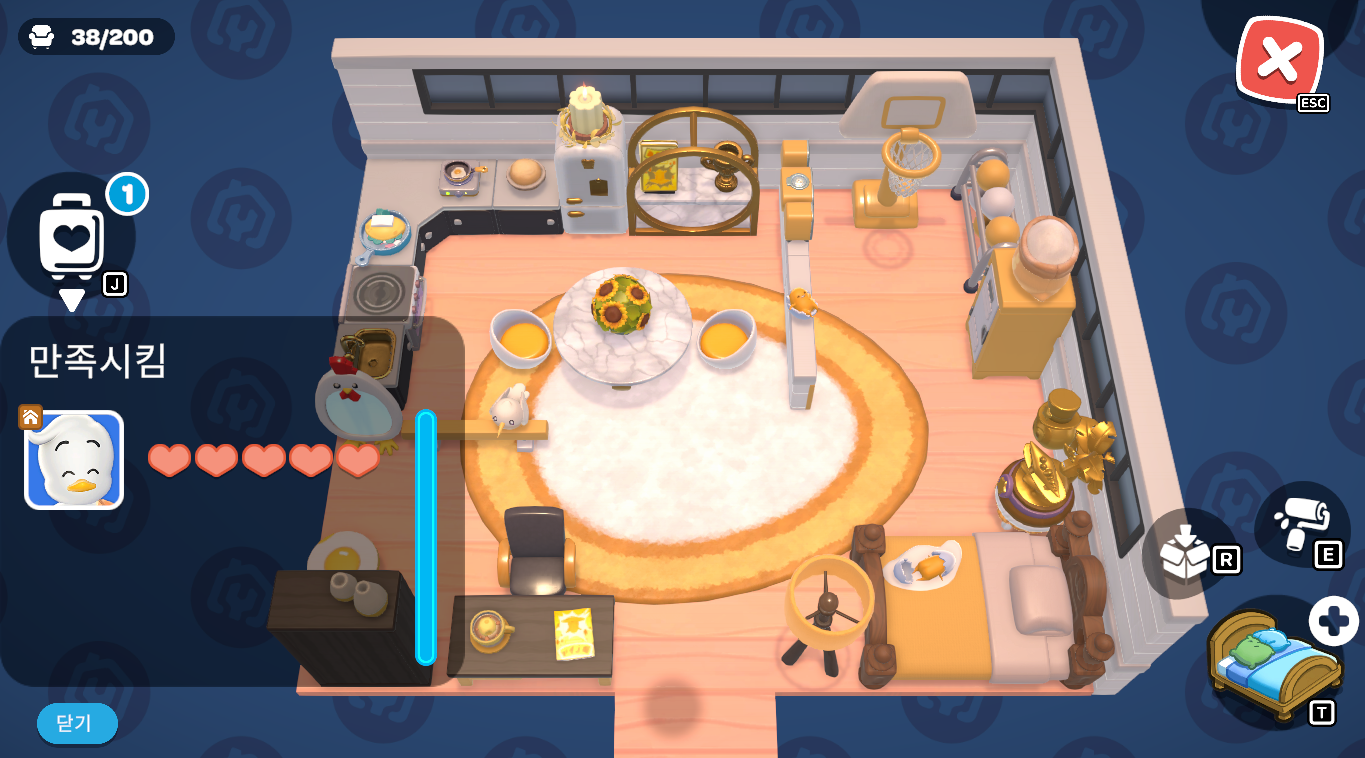Image resolution: width=1365 pixels, height=758 pixels.
Task: Click the 닫기 button
Action: click(77, 723)
